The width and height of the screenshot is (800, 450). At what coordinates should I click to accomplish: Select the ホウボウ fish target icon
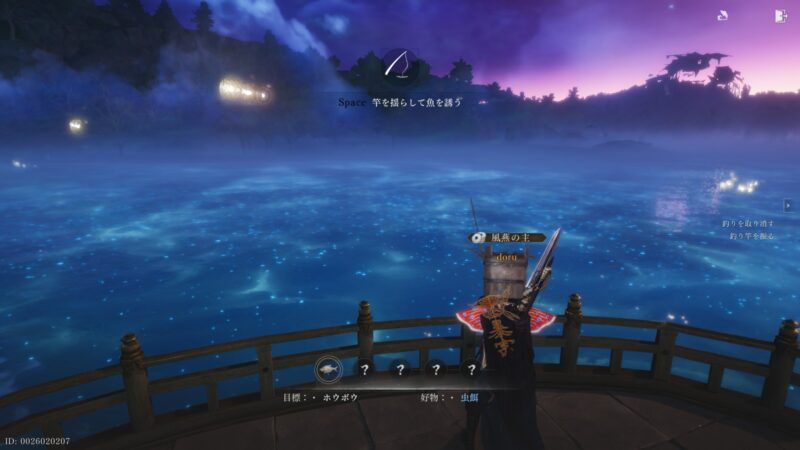click(329, 369)
